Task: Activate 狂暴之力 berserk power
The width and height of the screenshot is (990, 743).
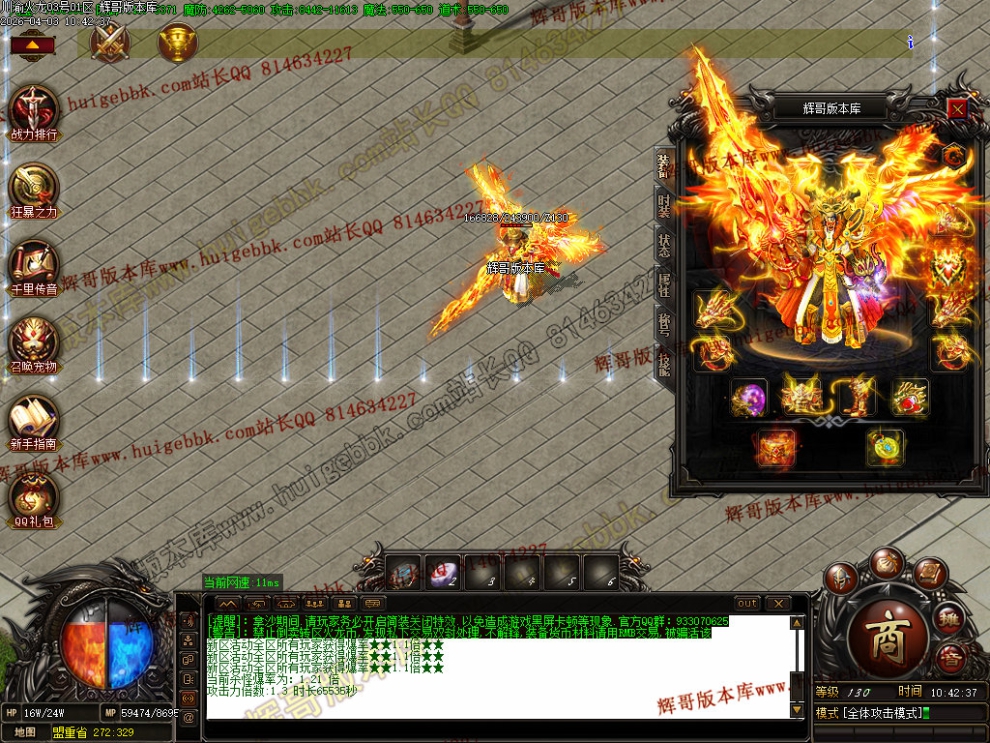Action: click(34, 190)
